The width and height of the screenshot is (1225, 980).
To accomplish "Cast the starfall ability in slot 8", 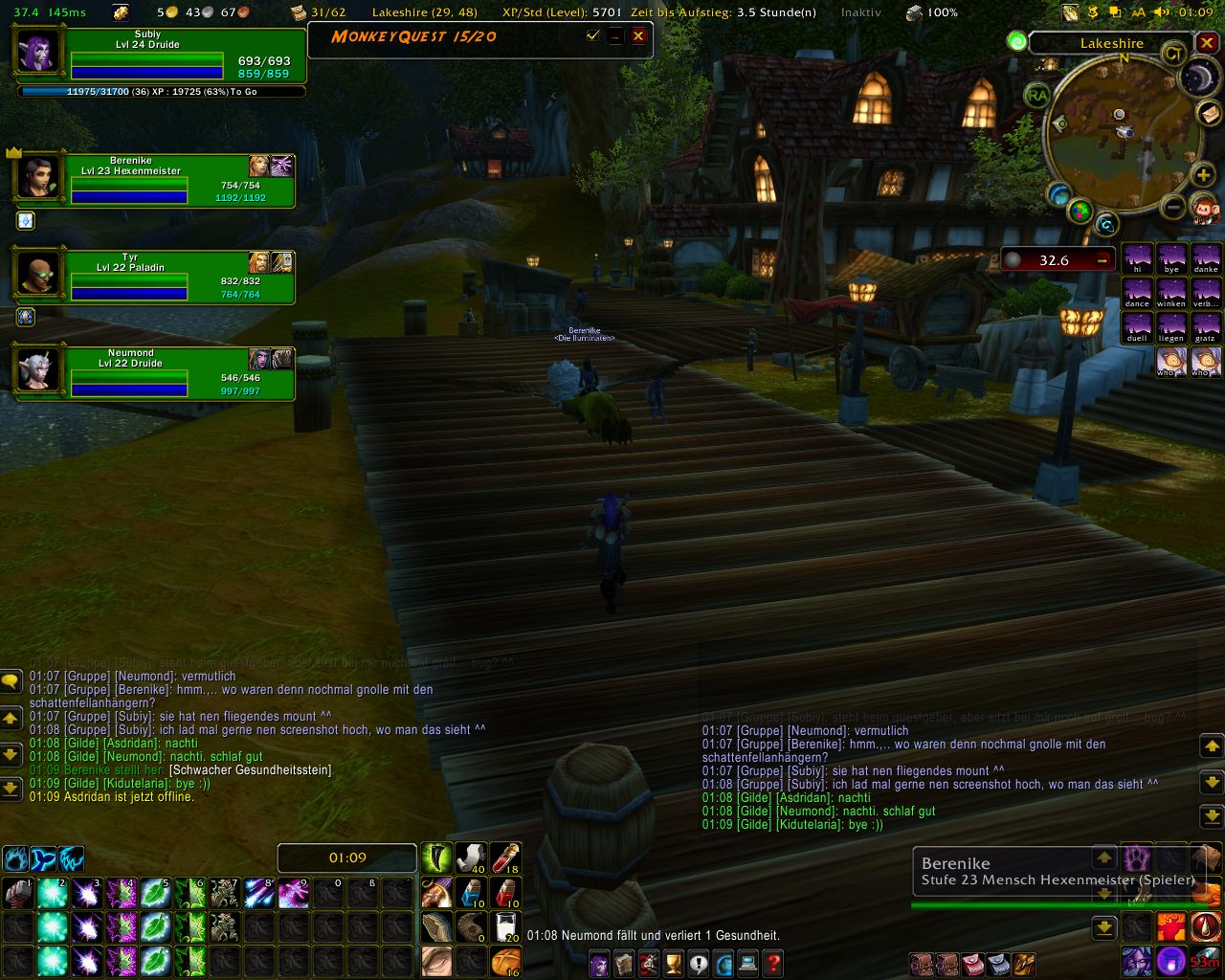I will tap(257, 894).
